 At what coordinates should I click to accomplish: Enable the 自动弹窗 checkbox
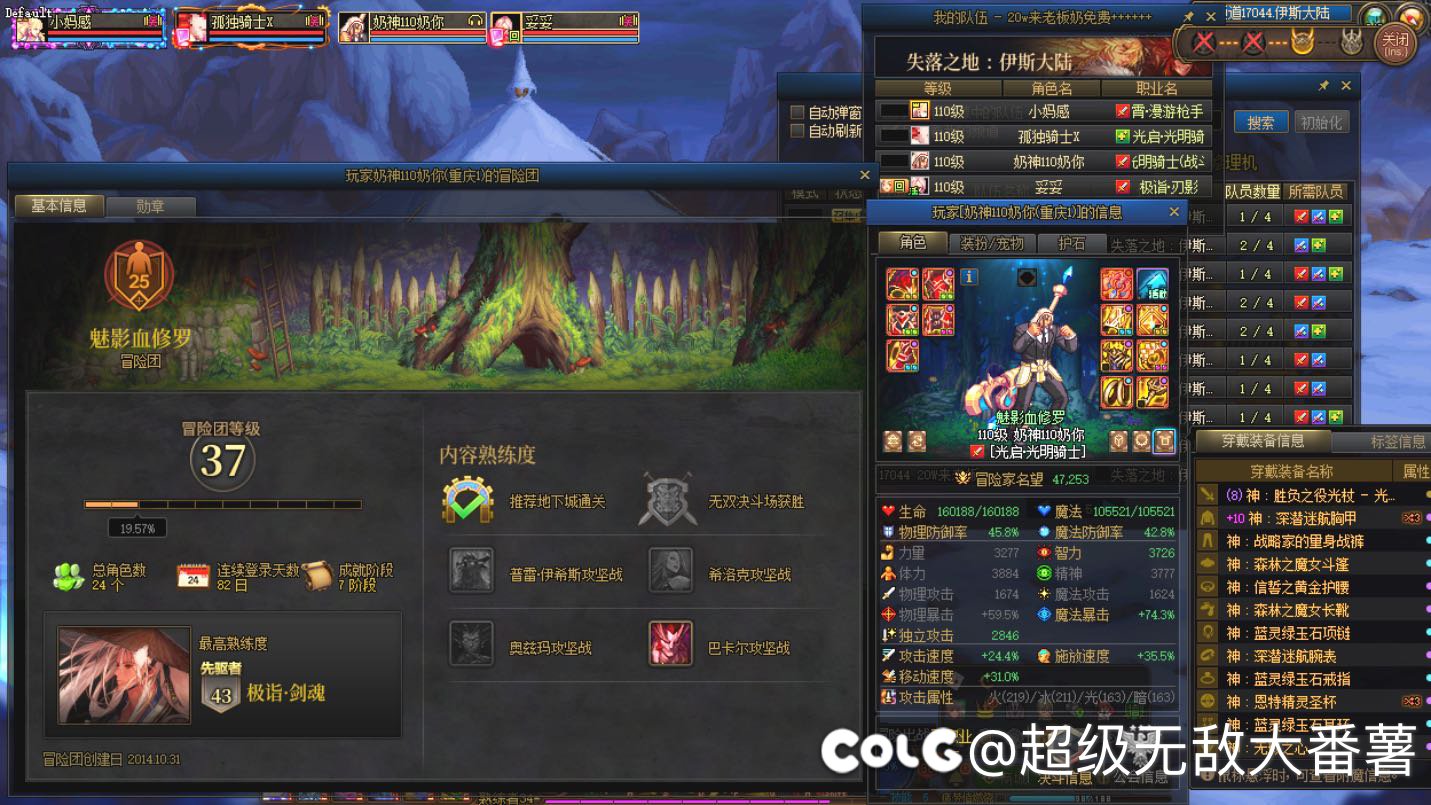[x=797, y=111]
